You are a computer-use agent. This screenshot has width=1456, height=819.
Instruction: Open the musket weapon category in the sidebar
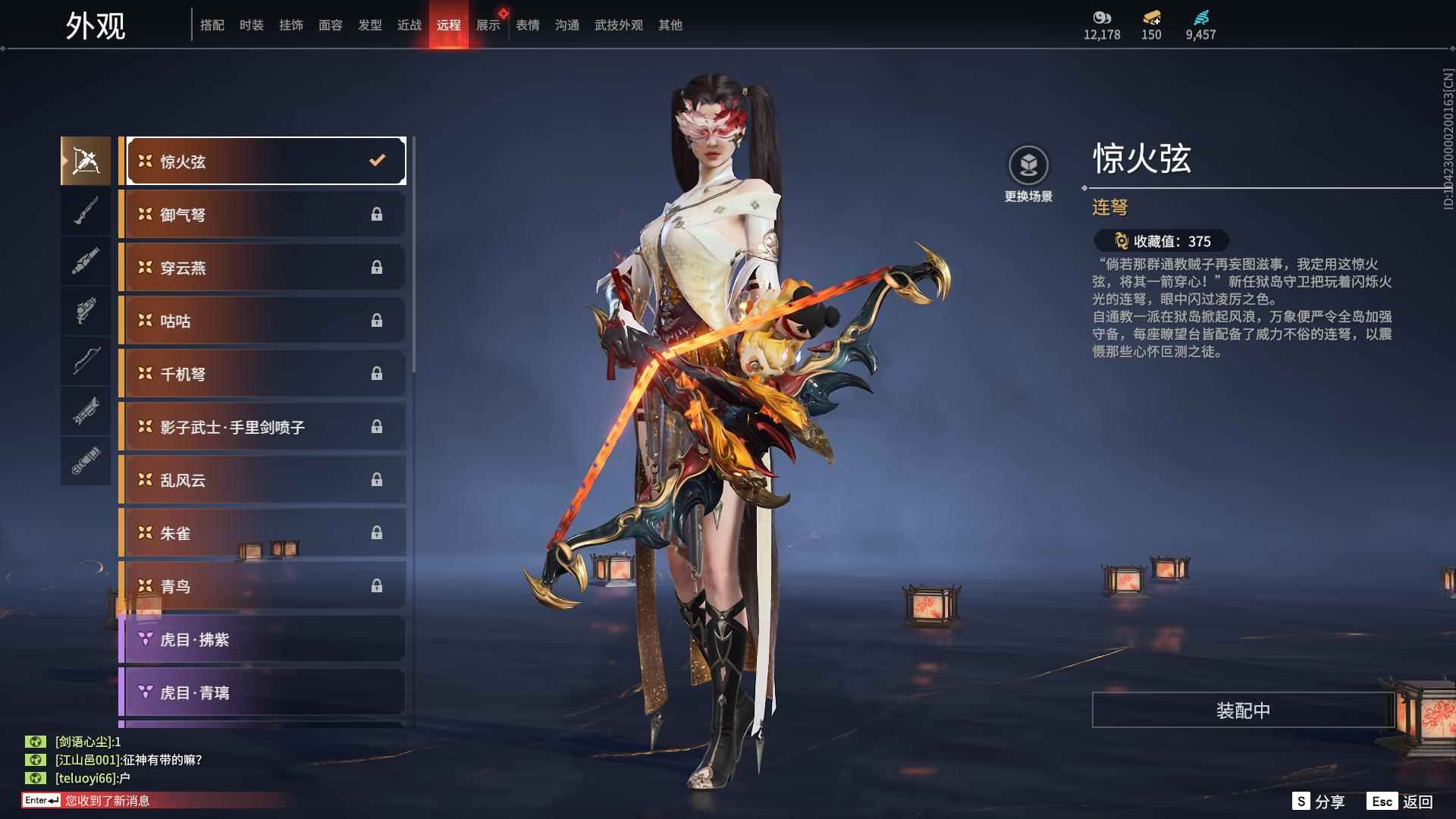86,210
